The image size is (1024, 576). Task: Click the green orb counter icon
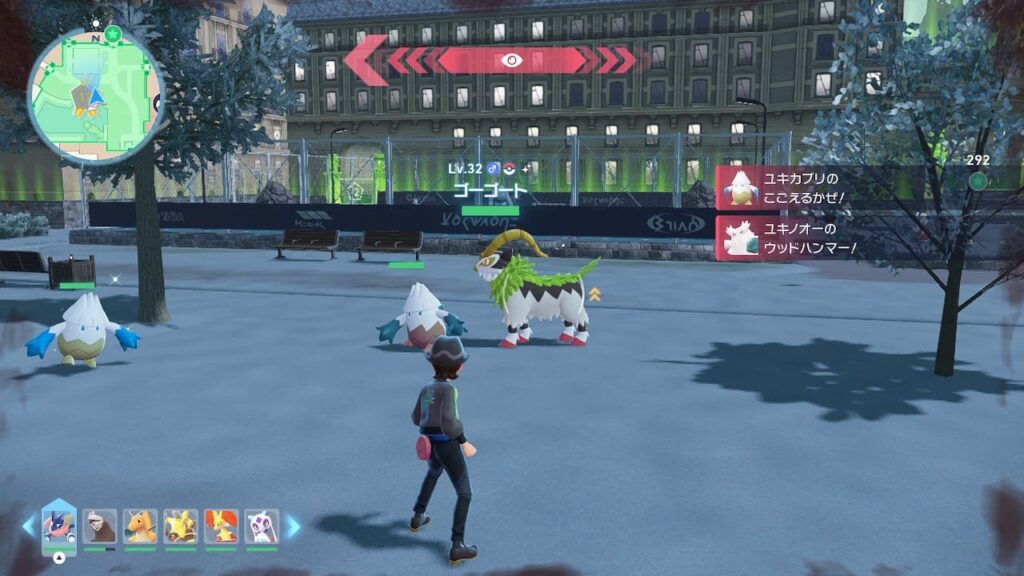(977, 180)
